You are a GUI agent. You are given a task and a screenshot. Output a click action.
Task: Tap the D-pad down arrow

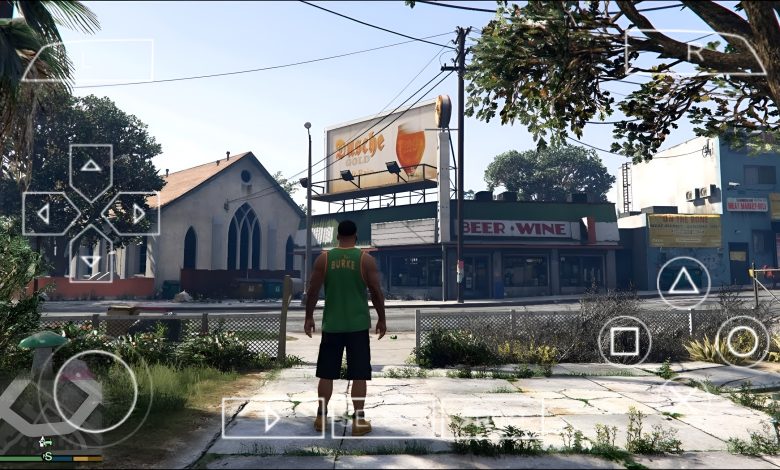coord(91,262)
